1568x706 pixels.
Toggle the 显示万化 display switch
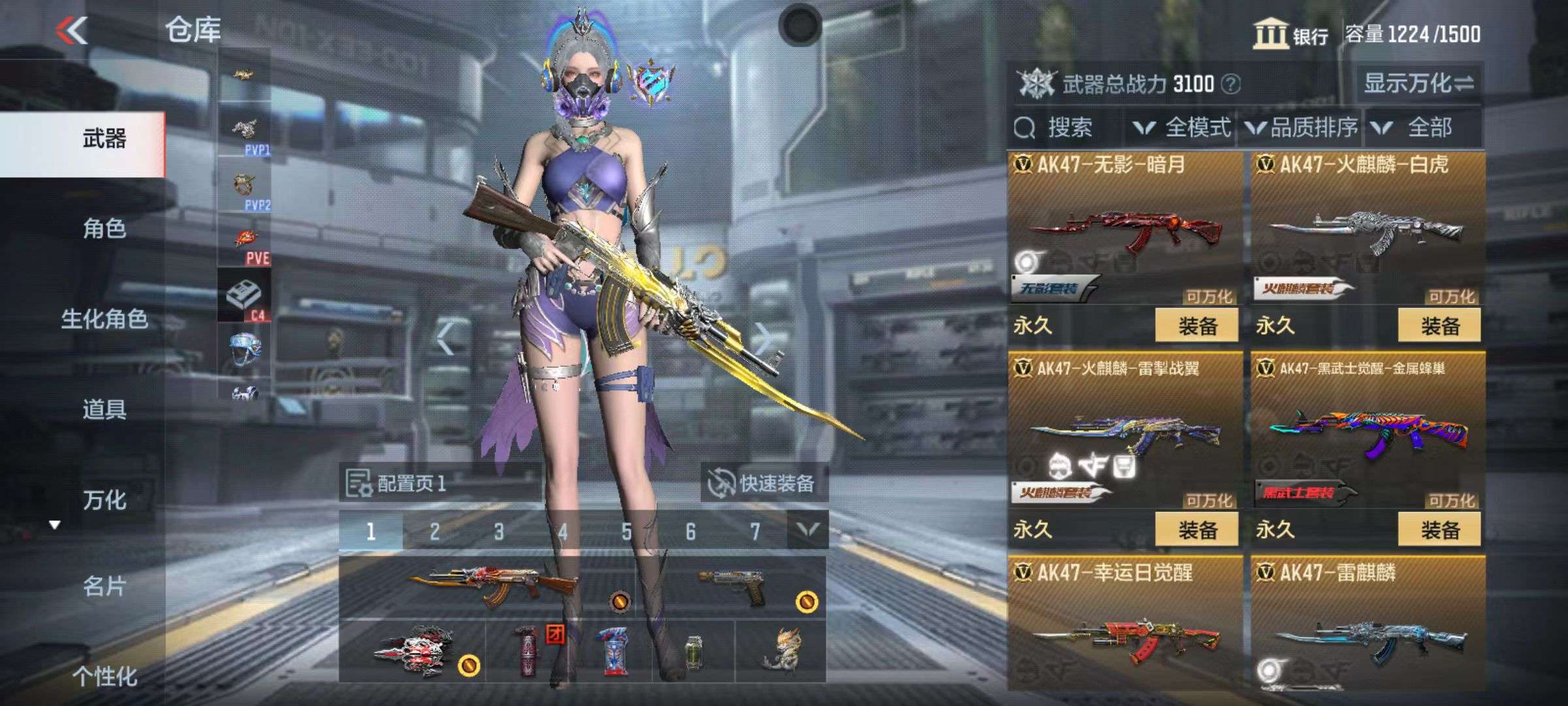(x=1418, y=84)
